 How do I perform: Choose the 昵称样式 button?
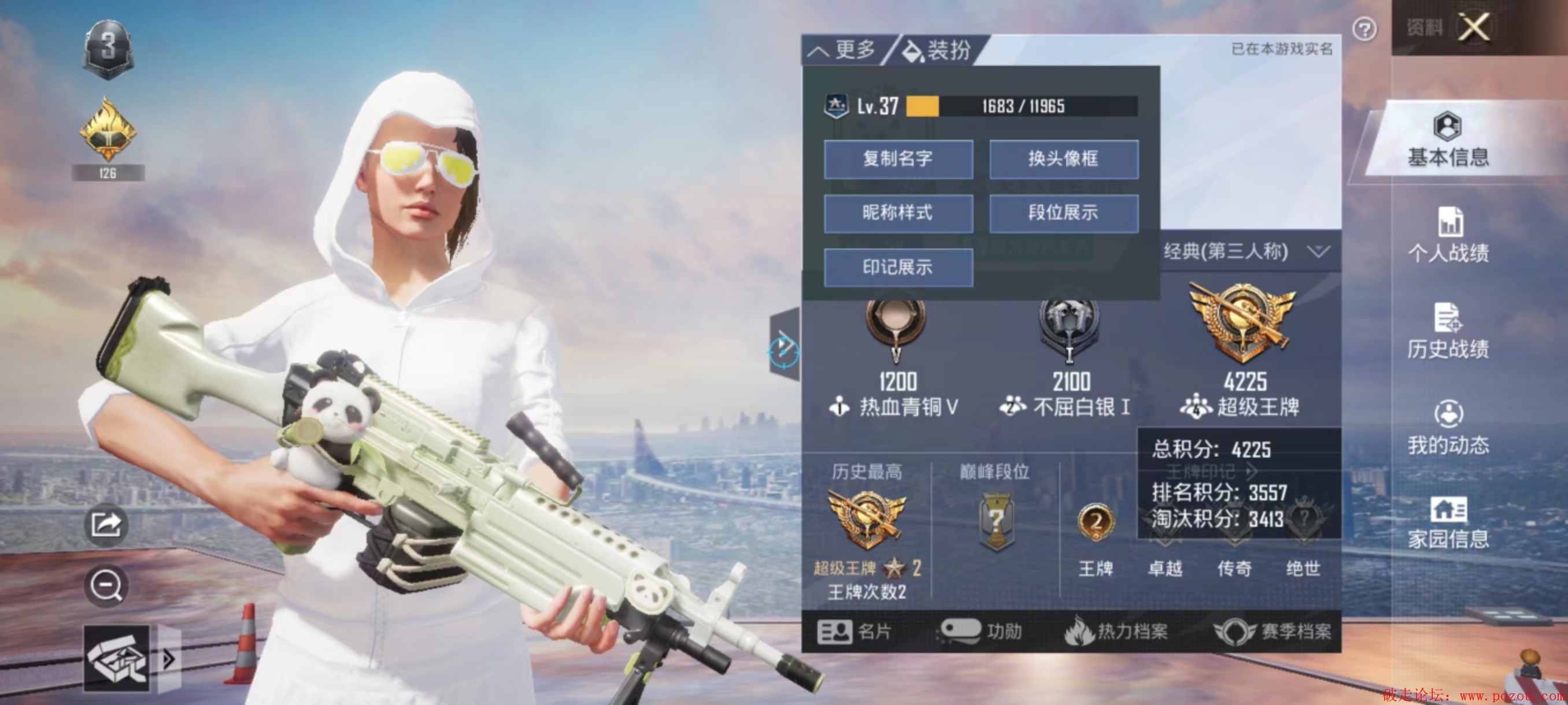(898, 213)
